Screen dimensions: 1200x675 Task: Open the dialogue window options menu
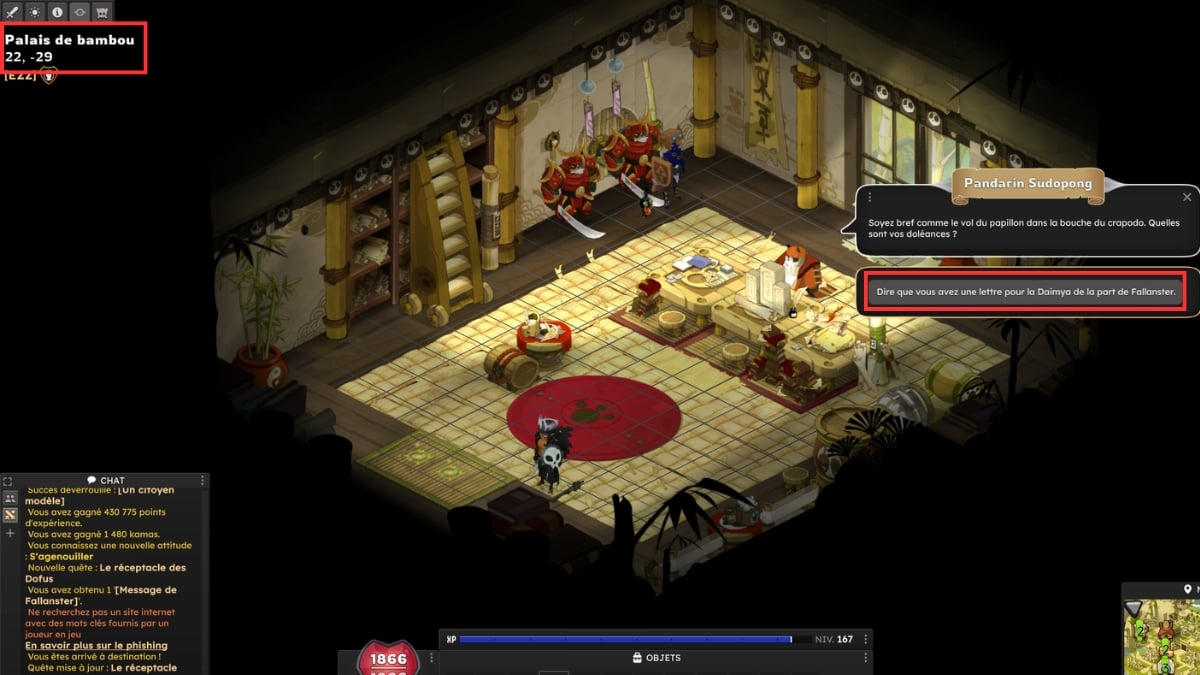coord(870,197)
